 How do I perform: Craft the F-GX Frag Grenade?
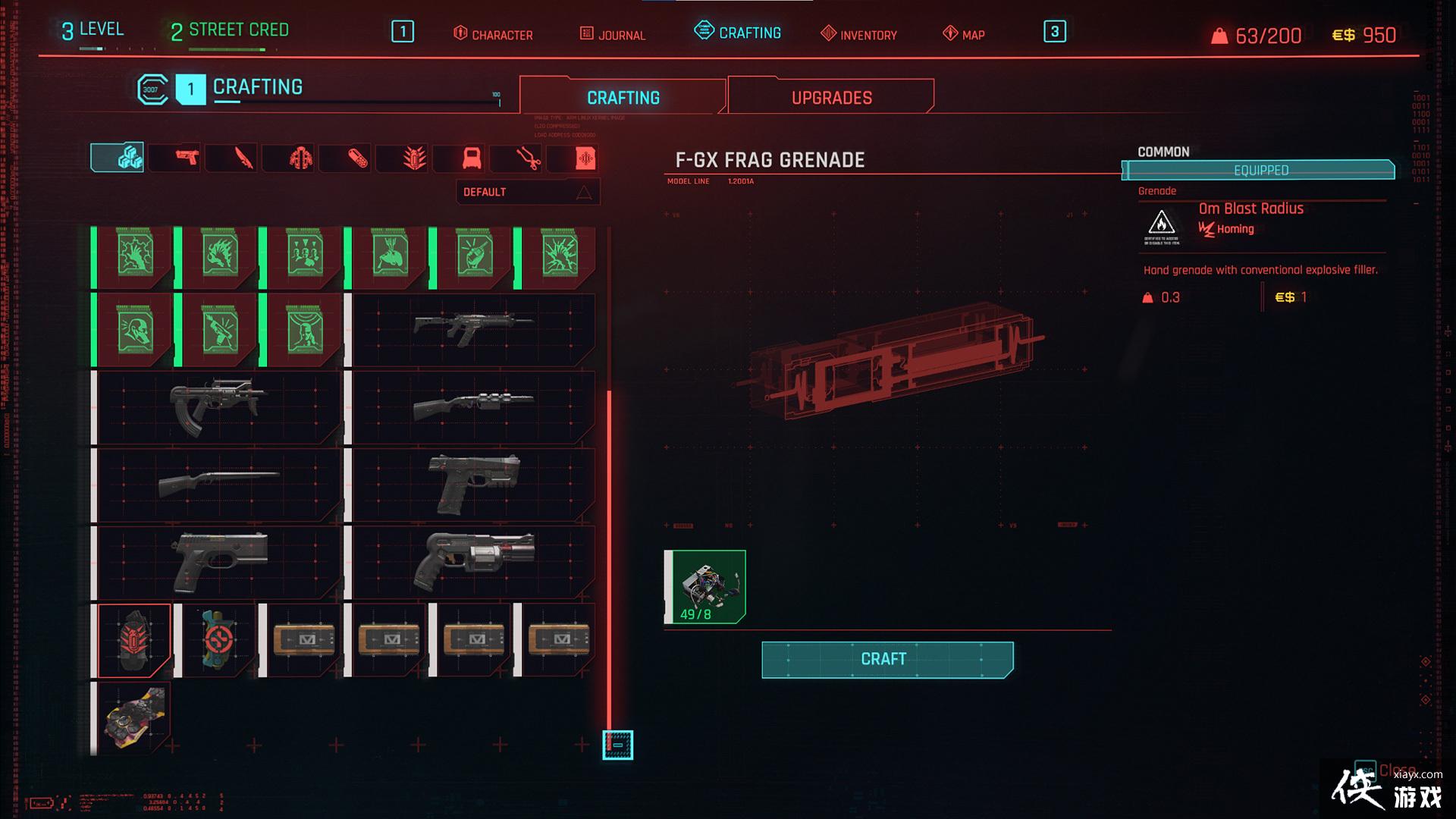click(x=886, y=659)
